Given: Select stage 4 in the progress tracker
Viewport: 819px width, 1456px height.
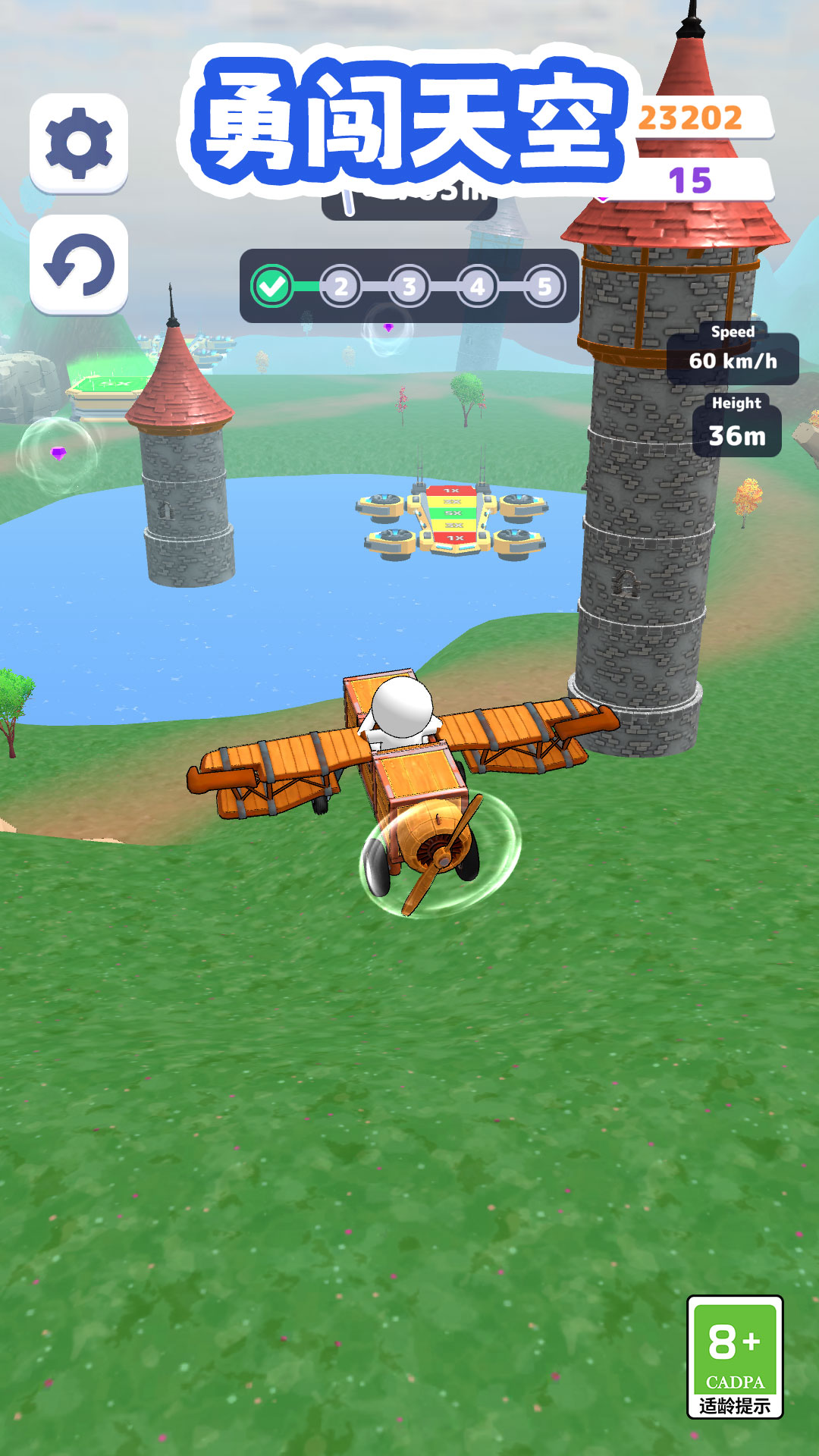Looking at the screenshot, I should 477,287.
